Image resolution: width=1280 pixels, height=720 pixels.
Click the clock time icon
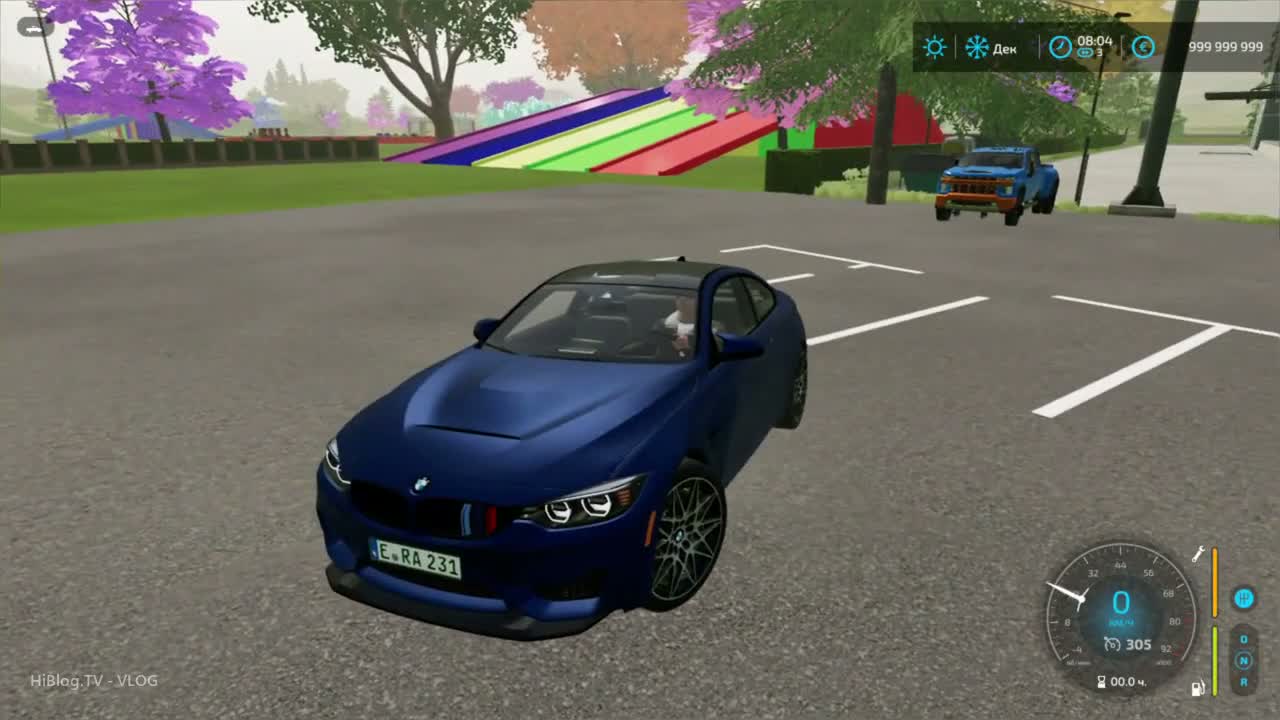[x=1059, y=47]
